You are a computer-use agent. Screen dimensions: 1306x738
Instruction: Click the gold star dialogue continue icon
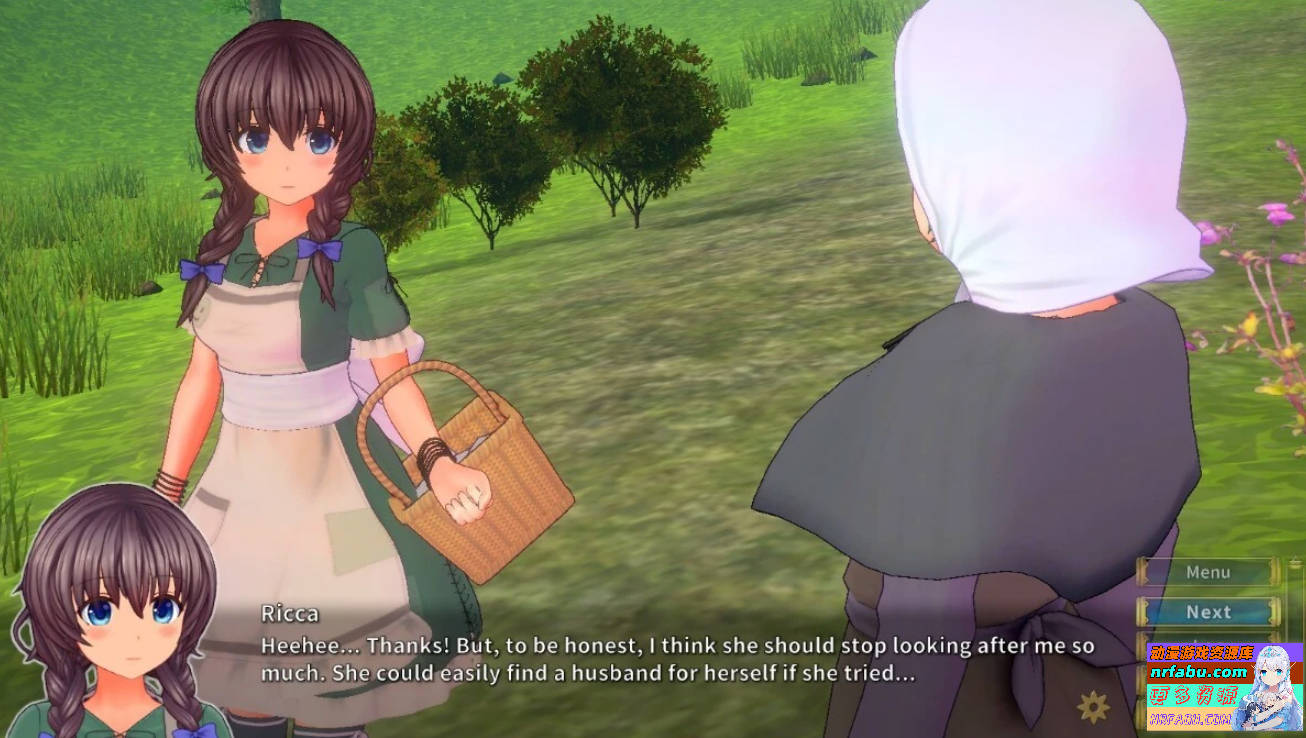tap(1093, 706)
